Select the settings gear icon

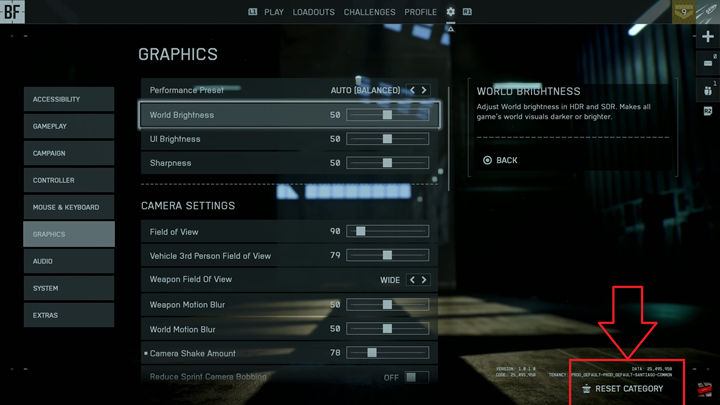450,12
